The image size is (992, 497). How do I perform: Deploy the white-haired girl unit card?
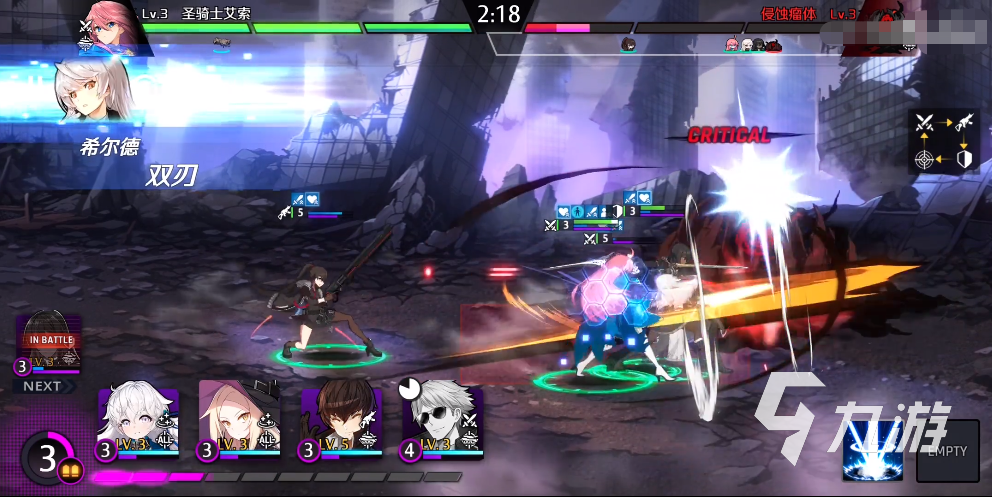pos(138,422)
